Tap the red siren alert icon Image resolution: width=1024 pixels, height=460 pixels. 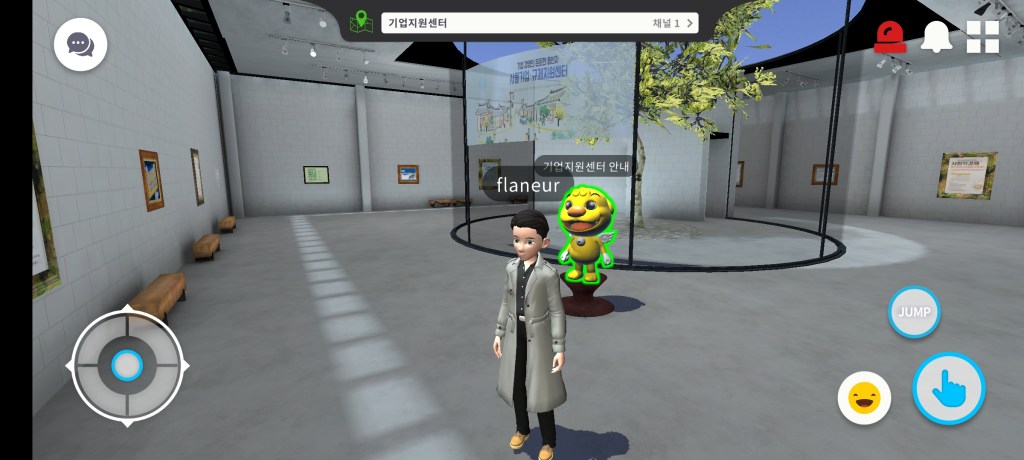889,38
